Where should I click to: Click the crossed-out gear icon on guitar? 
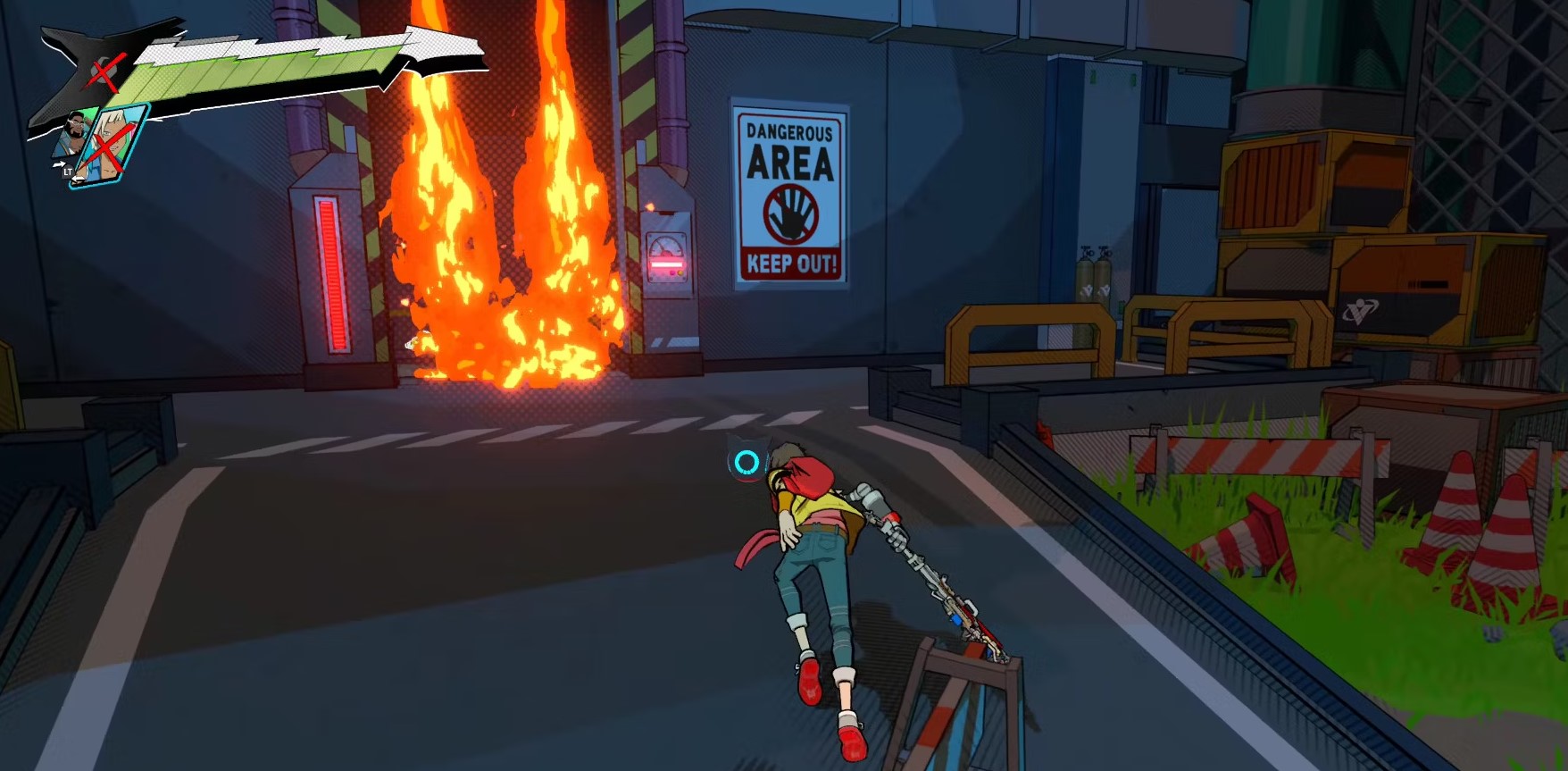click(x=101, y=71)
